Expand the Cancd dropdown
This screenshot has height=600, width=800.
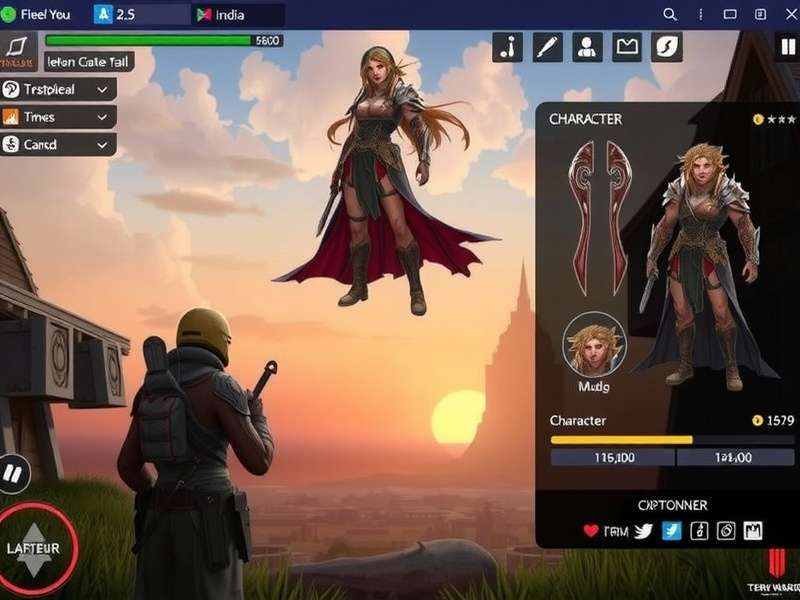[x=58, y=145]
